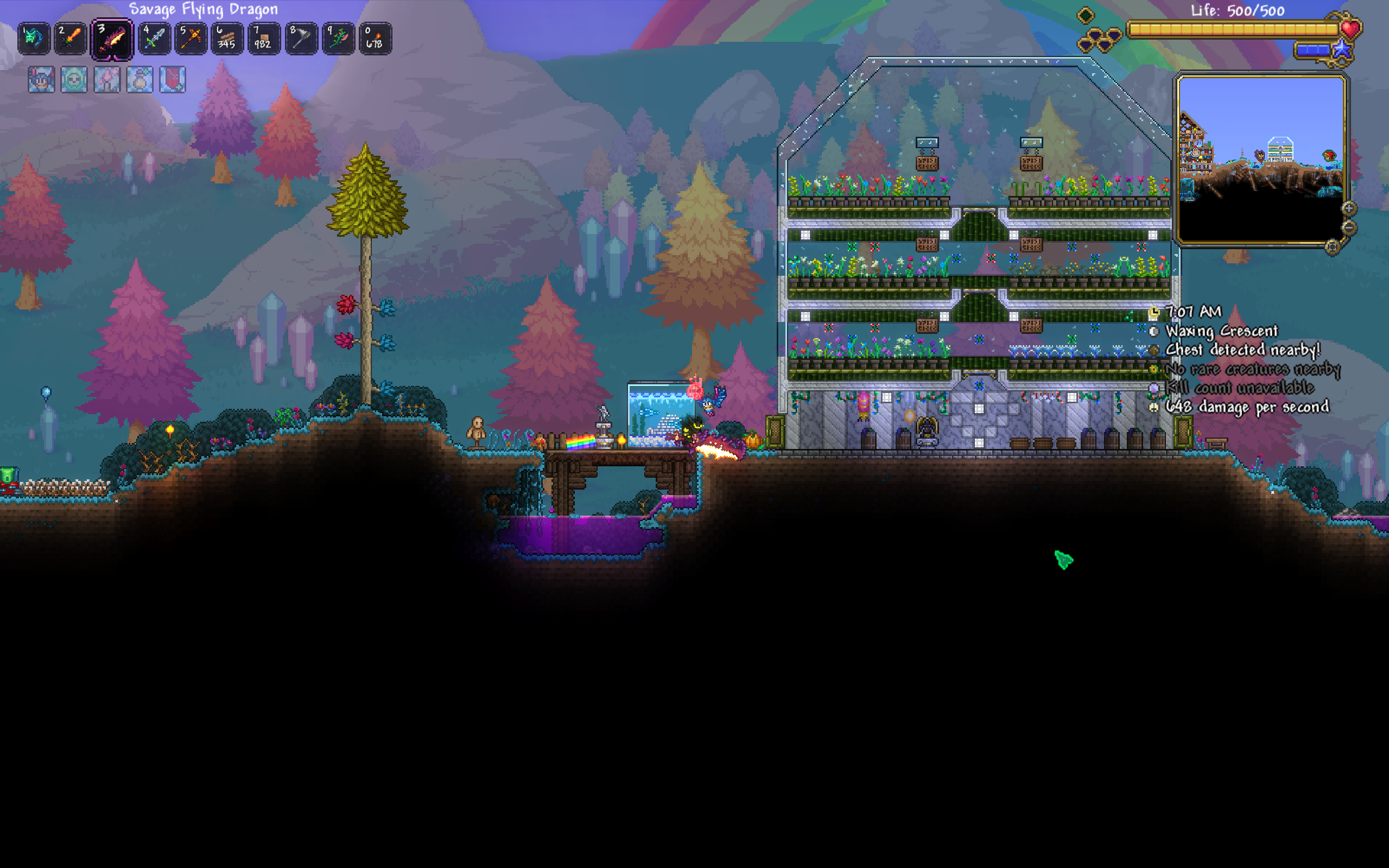Click the red banner buff icon

pyautogui.click(x=172, y=79)
